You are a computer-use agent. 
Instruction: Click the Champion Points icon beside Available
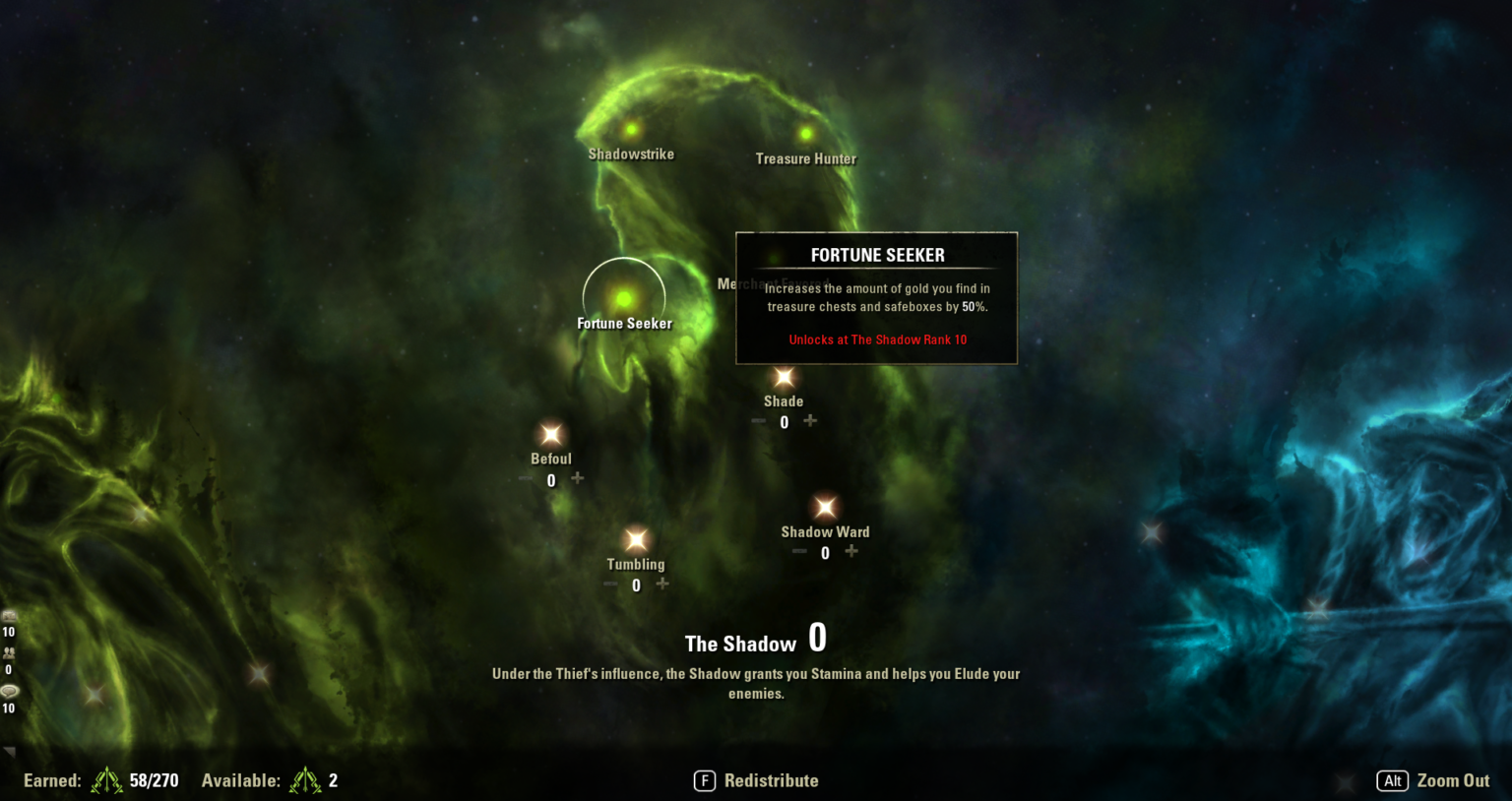(x=307, y=780)
